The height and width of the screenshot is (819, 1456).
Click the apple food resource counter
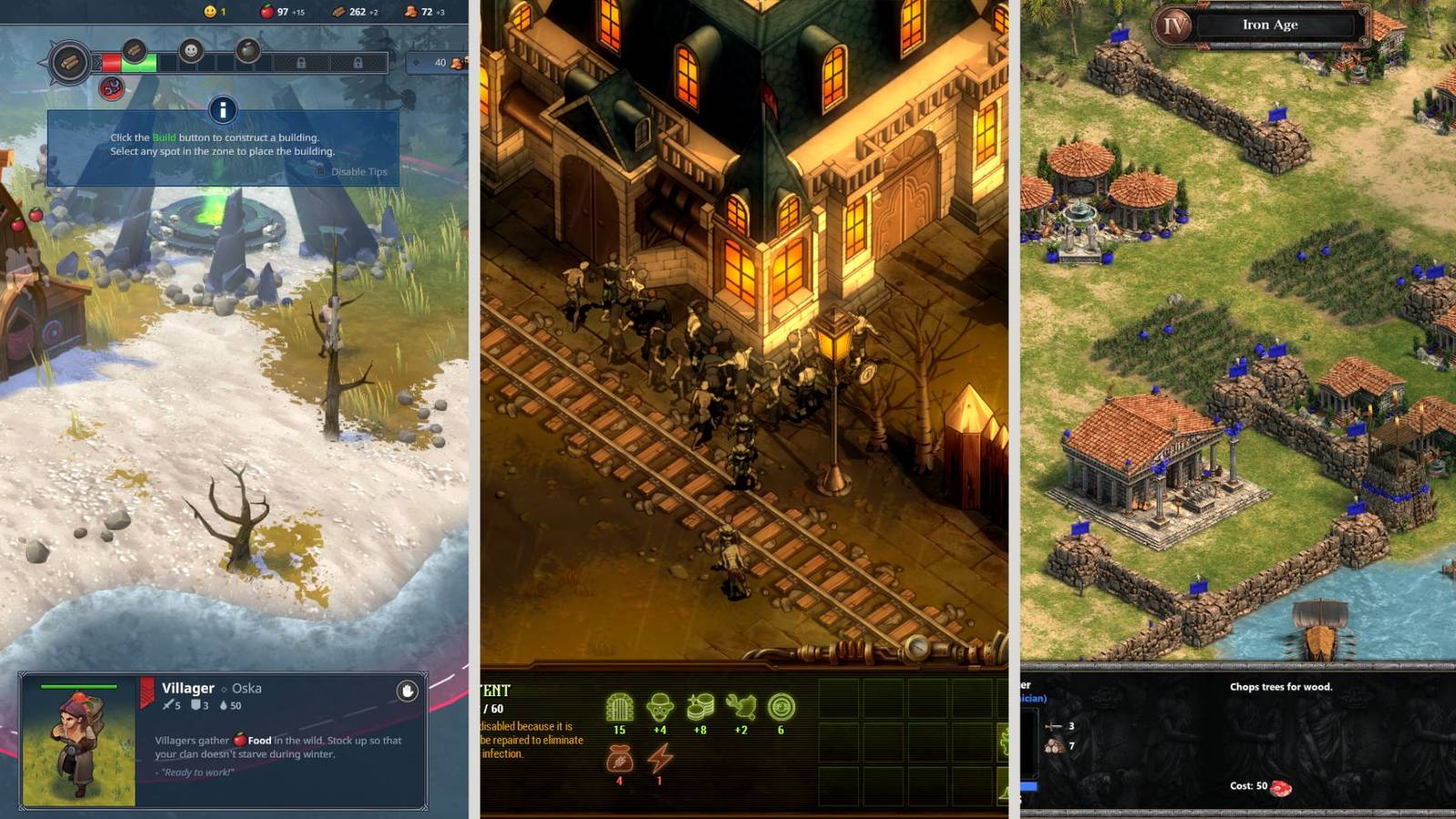(267, 12)
